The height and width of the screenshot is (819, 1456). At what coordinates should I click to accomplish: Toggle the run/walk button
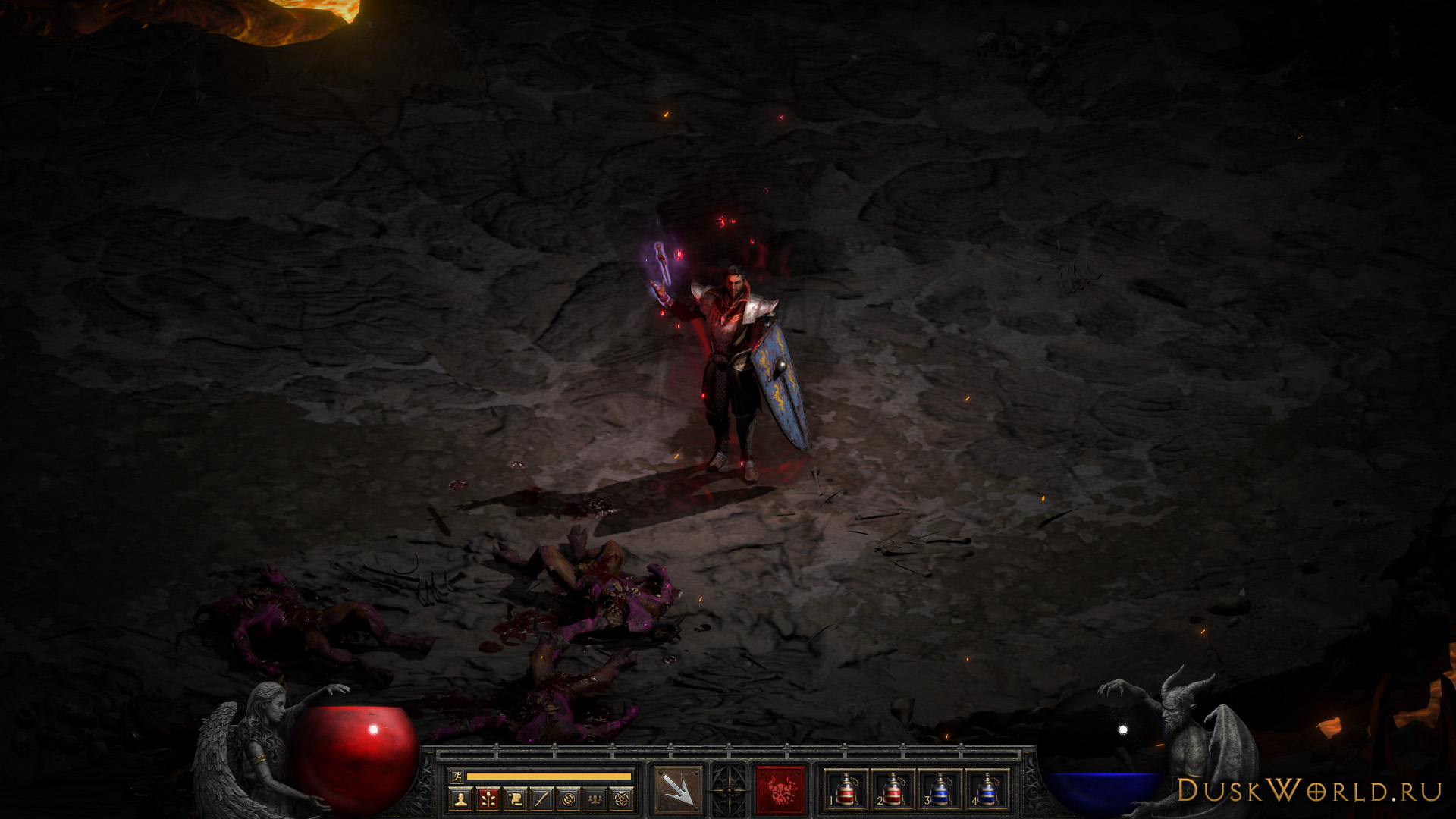tap(455, 776)
